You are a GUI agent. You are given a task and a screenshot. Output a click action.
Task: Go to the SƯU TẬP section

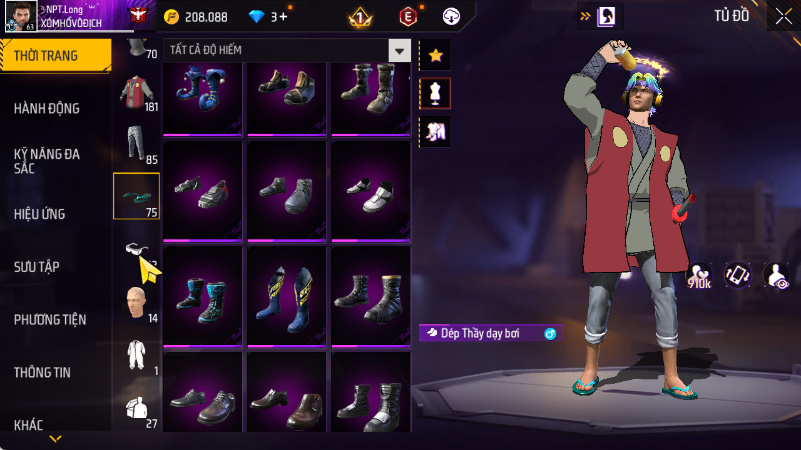click(x=37, y=266)
